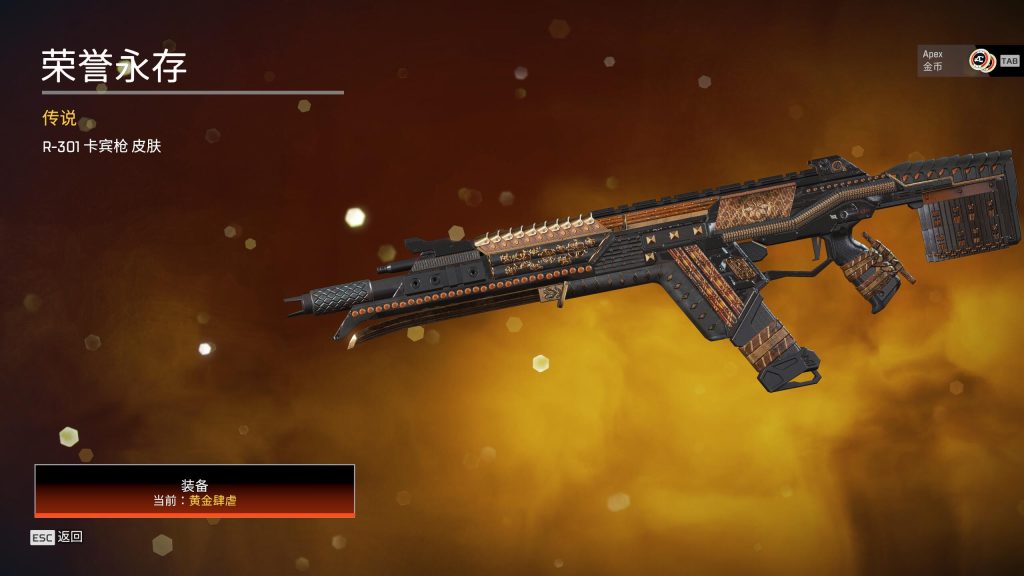Click the 装备 equip button
Image resolution: width=1024 pixels, height=576 pixels.
coord(195,490)
